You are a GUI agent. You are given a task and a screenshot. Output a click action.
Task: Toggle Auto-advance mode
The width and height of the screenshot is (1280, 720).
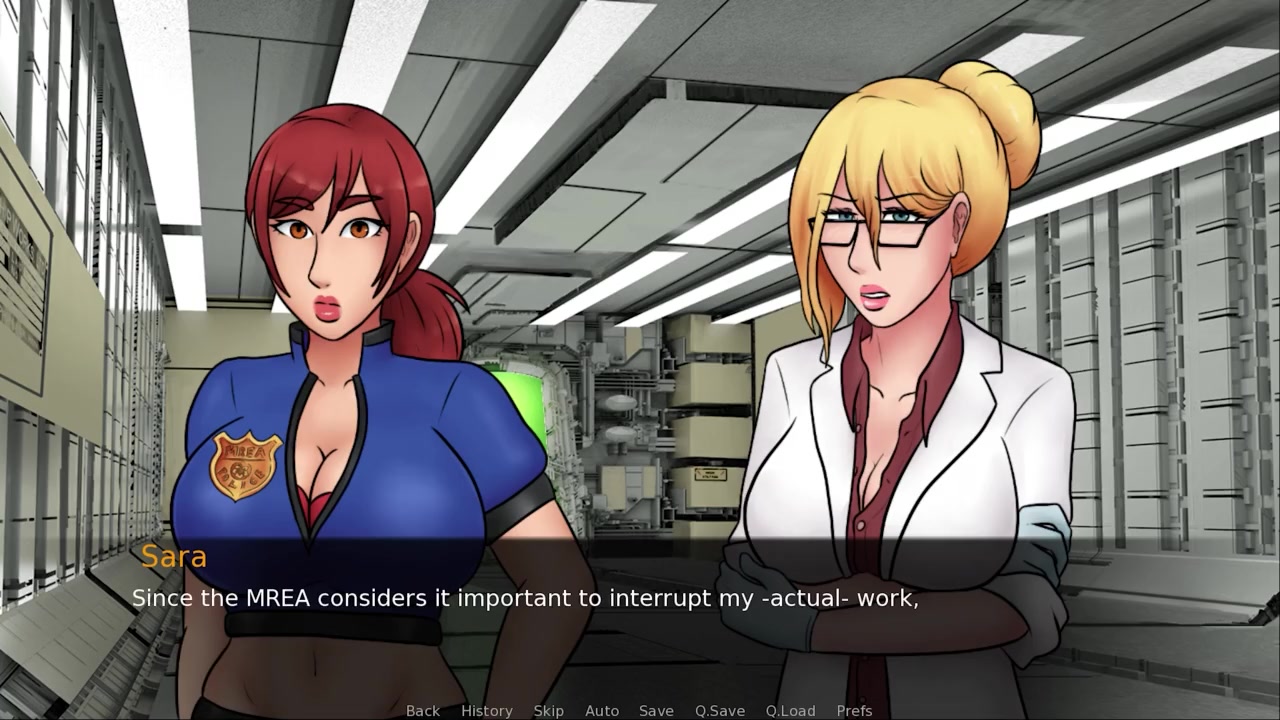[x=601, y=710]
